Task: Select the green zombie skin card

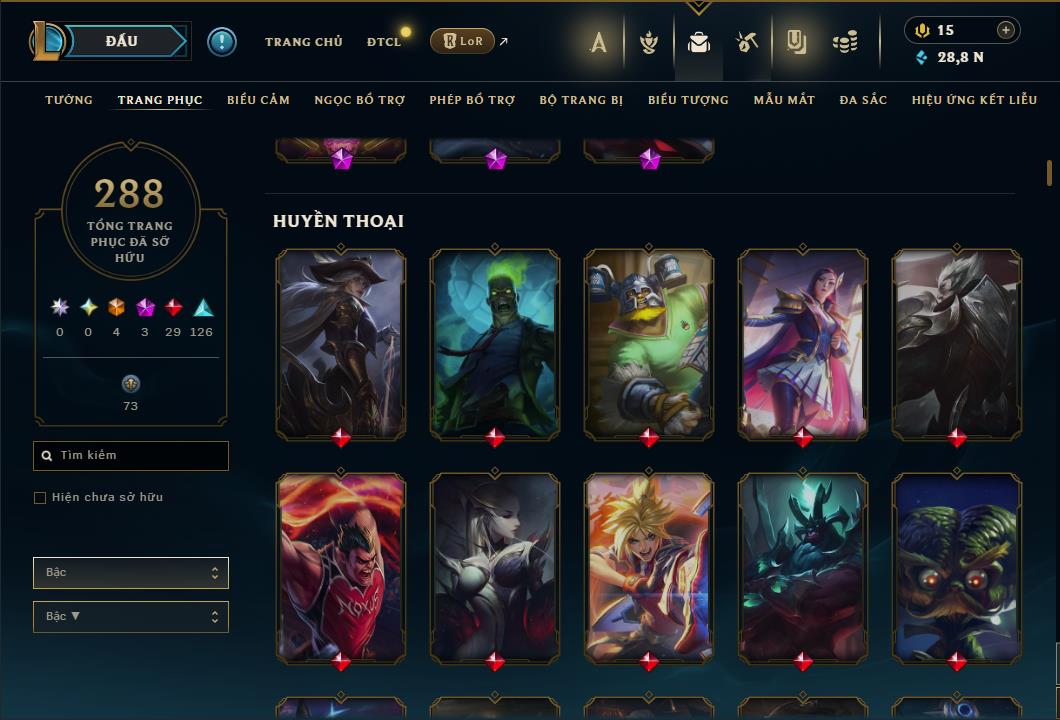Action: pyautogui.click(x=495, y=344)
